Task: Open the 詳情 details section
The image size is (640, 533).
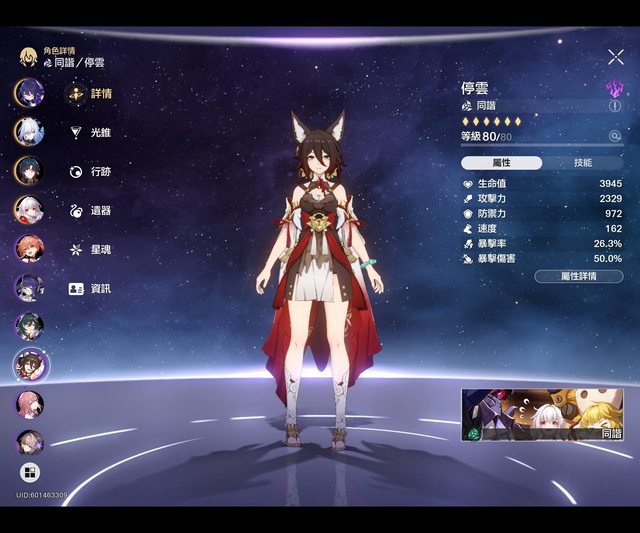Action: coord(89,94)
